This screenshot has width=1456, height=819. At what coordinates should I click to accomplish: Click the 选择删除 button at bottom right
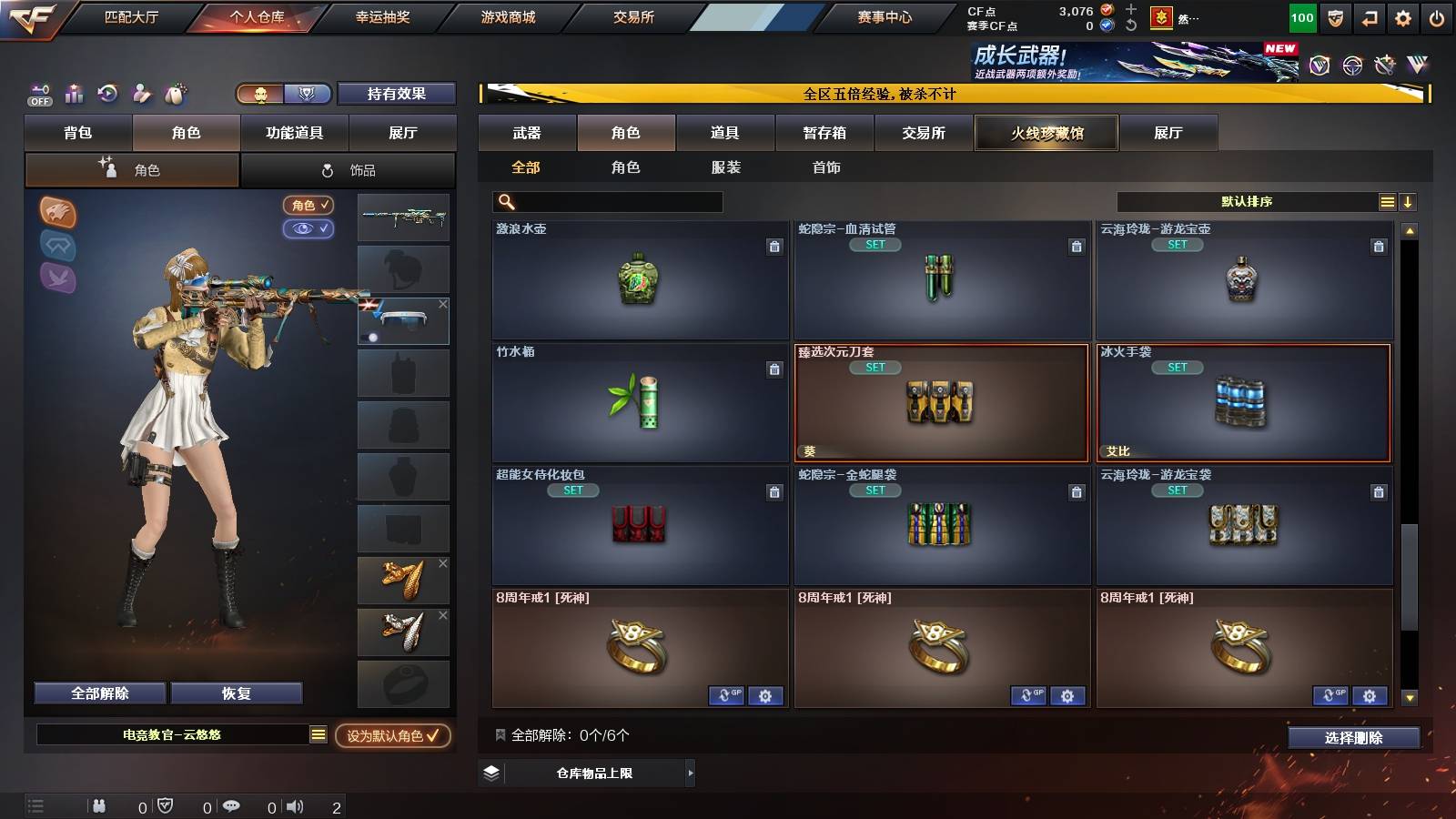point(1354,738)
